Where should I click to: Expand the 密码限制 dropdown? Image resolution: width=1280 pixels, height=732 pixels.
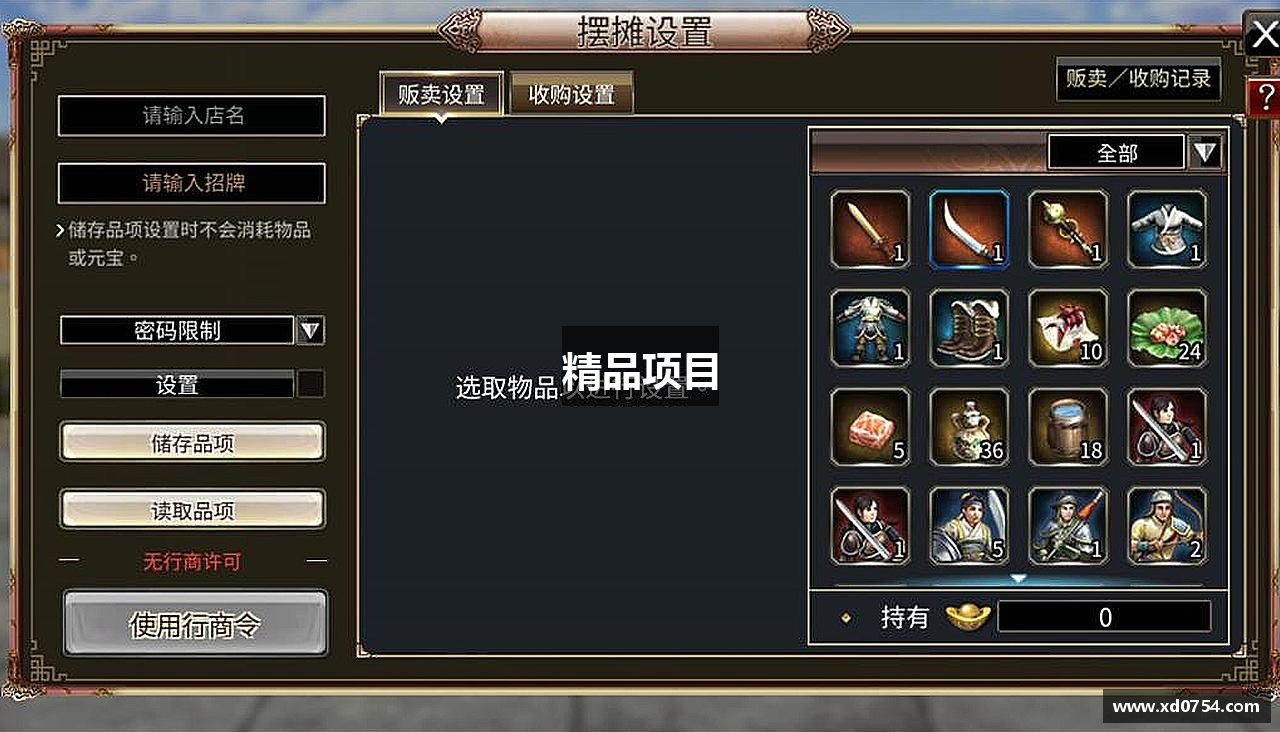[x=311, y=330]
